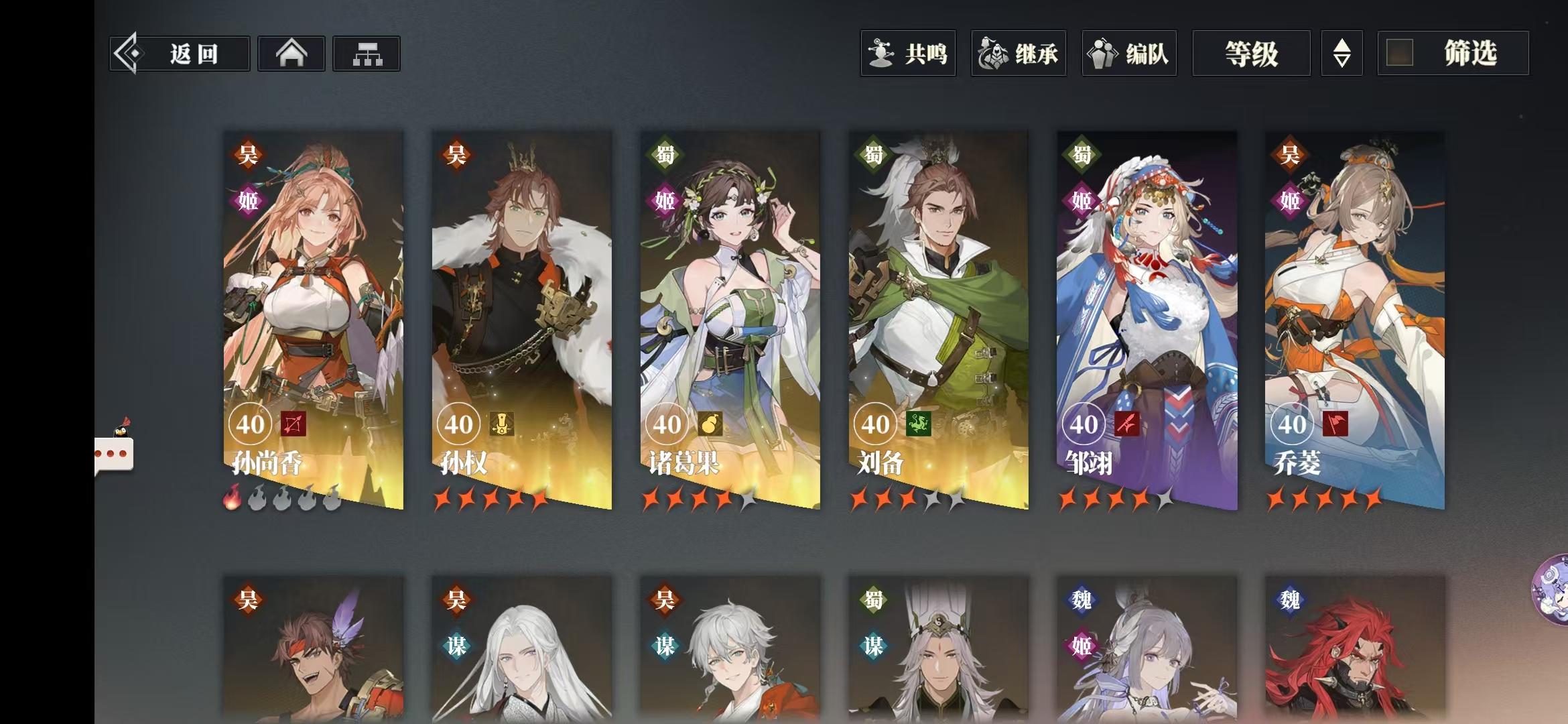
Task: Click 邹翊's dual-blade weapon icon
Action: (x=1128, y=424)
